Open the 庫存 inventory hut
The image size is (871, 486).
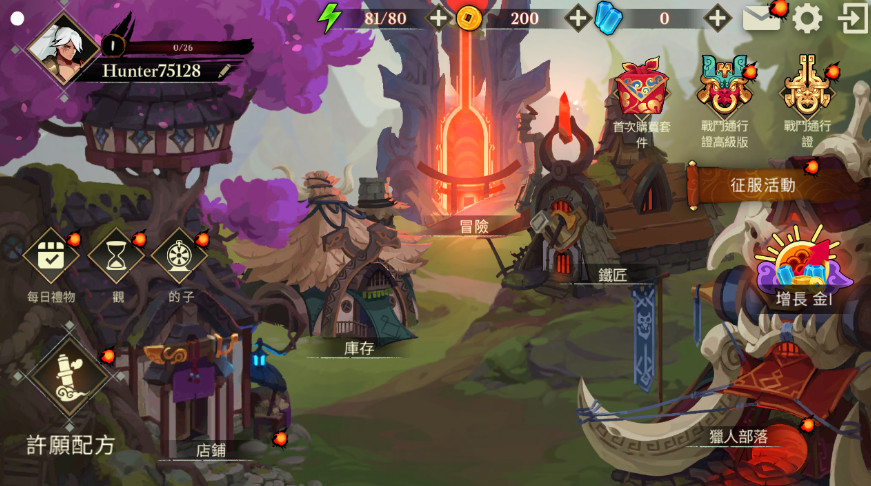coord(358,300)
